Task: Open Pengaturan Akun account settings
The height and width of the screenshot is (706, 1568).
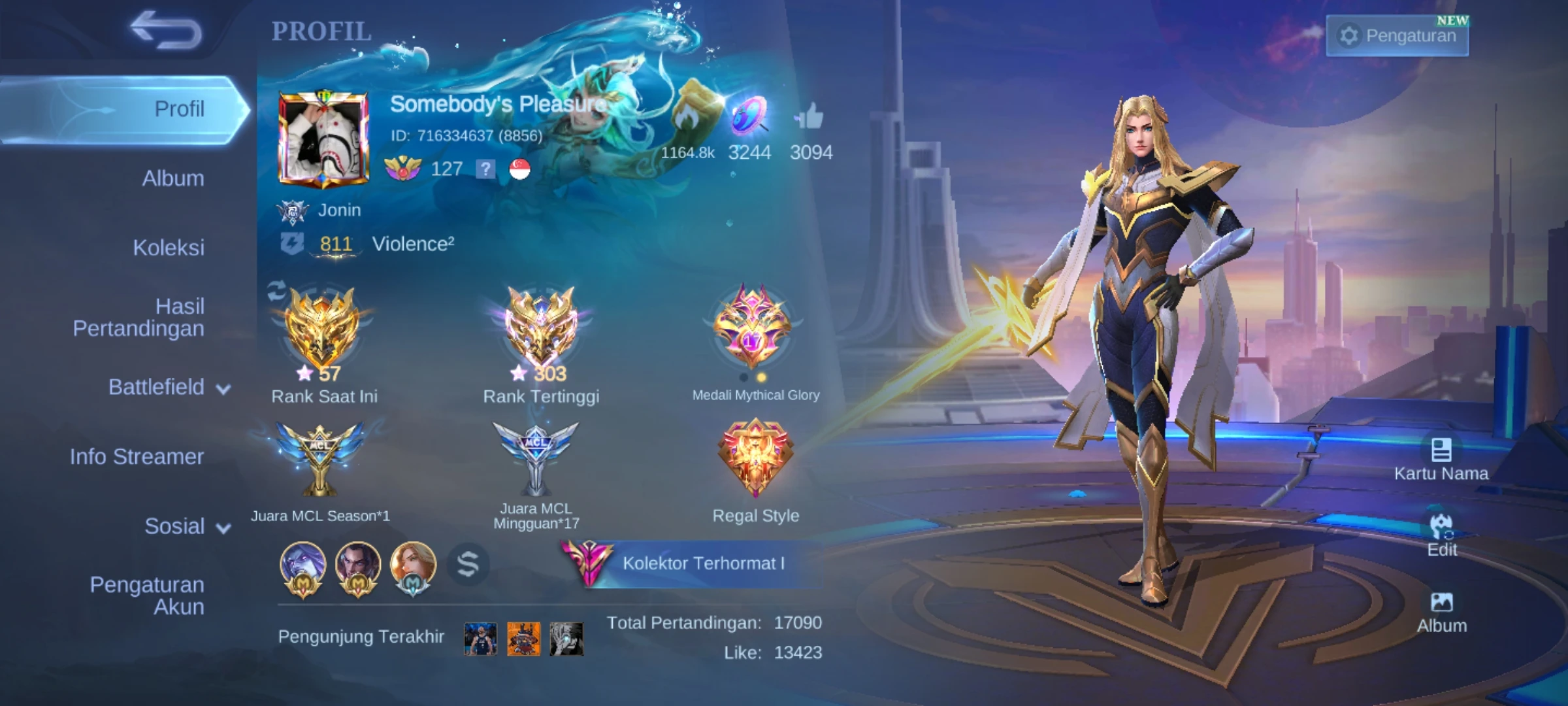Action: (147, 596)
